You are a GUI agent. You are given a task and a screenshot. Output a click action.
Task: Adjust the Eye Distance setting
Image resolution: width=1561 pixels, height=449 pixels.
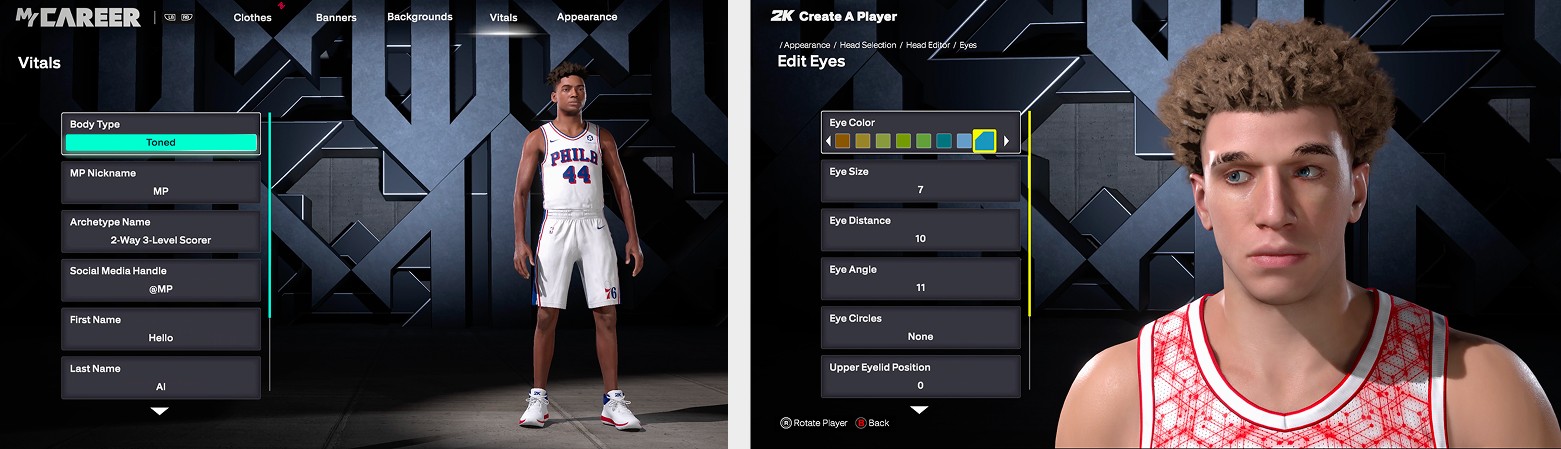[x=920, y=230]
